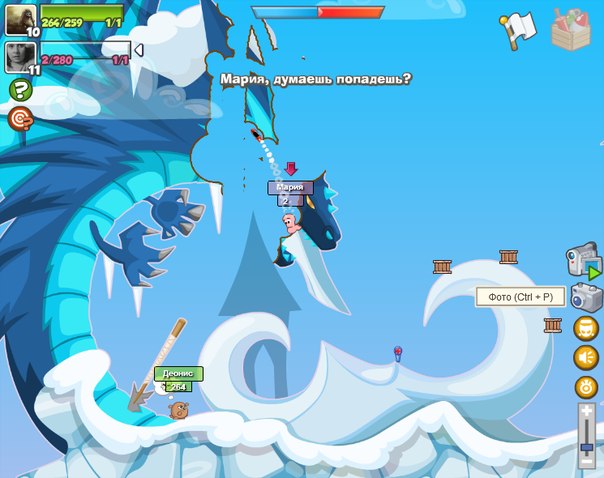
Task: Select the level 11 player avatar
Action: 20,57
